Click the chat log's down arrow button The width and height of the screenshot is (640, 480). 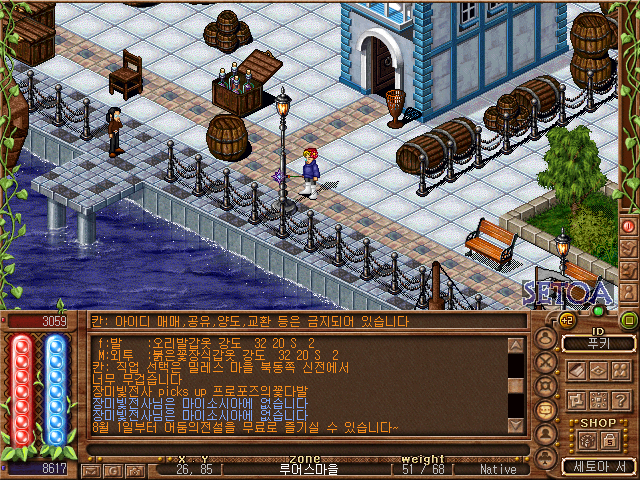[x=516, y=427]
